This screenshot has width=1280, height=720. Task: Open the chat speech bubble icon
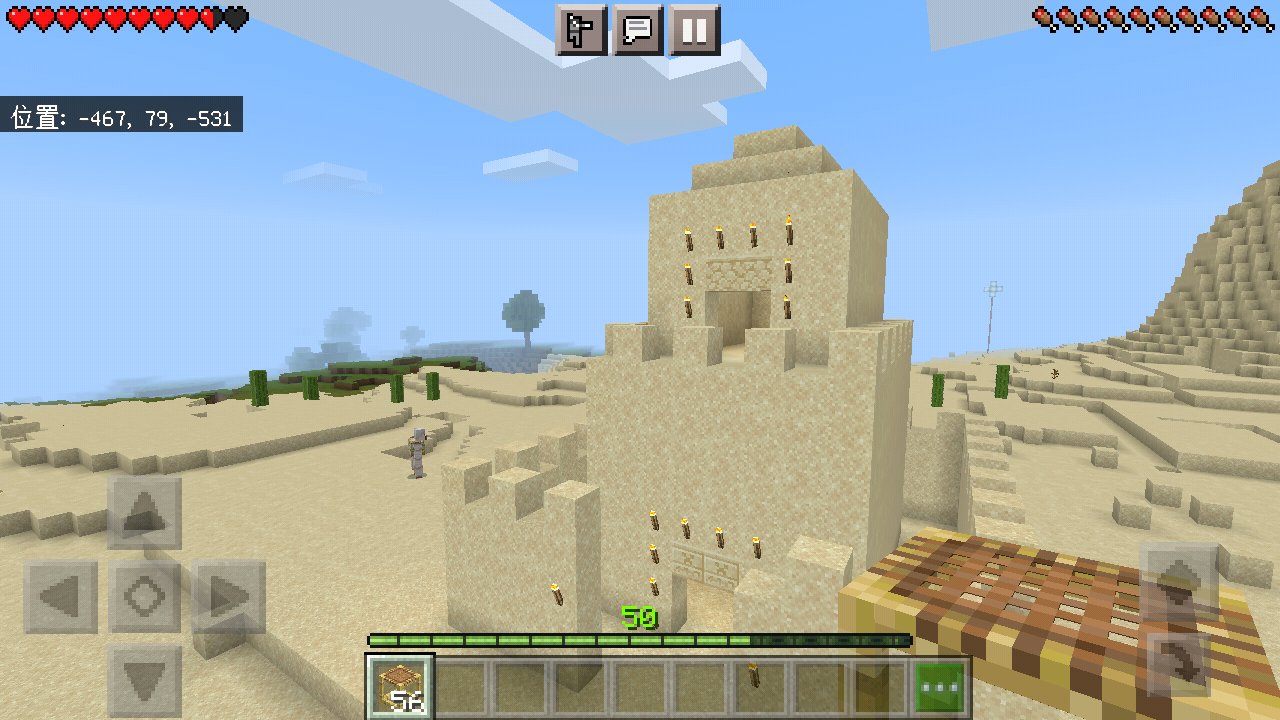638,30
